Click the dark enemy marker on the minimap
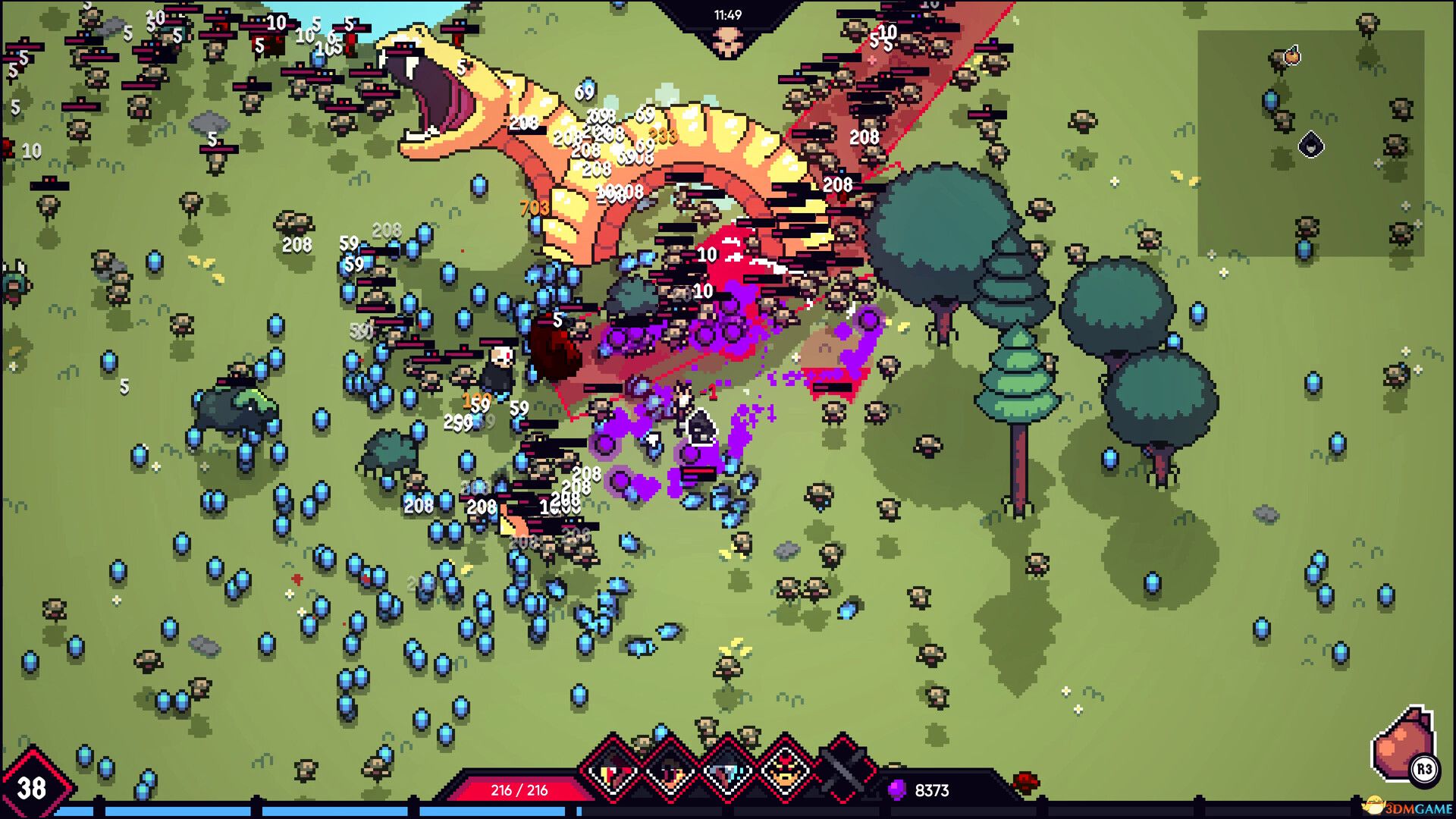Viewport: 1456px width, 819px height. pyautogui.click(x=1311, y=146)
